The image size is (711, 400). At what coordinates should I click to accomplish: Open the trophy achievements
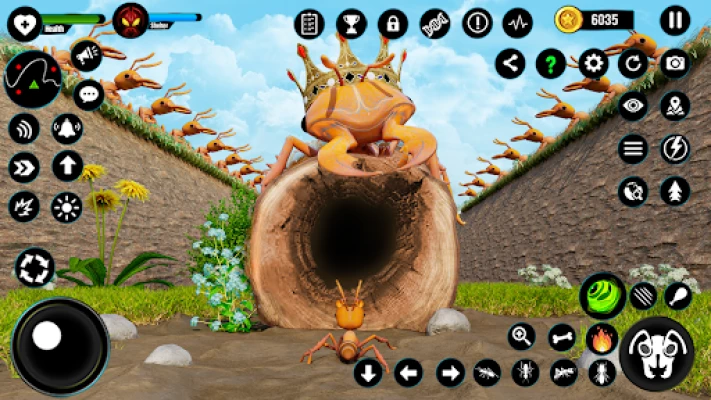351,23
